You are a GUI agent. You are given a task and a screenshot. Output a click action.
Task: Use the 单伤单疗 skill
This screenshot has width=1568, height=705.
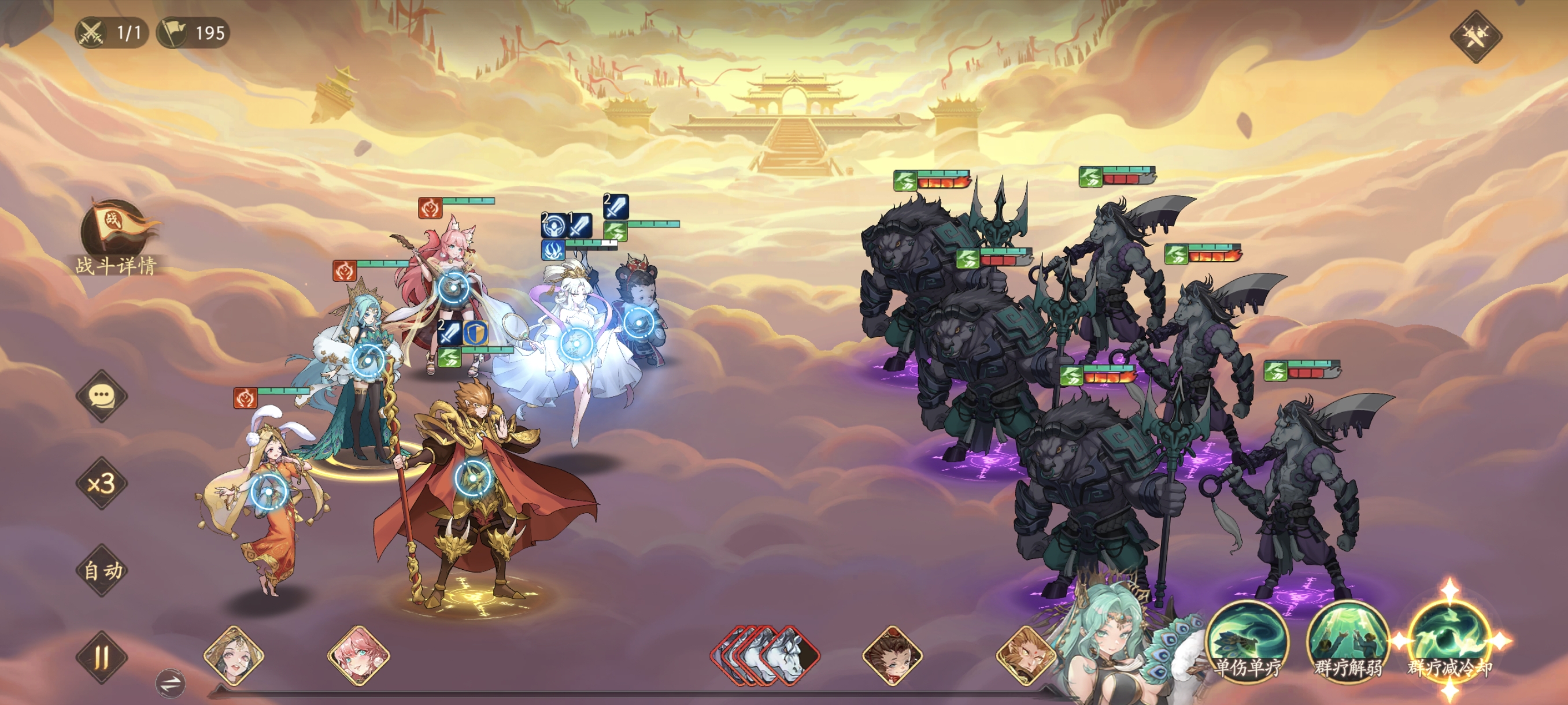(1247, 640)
